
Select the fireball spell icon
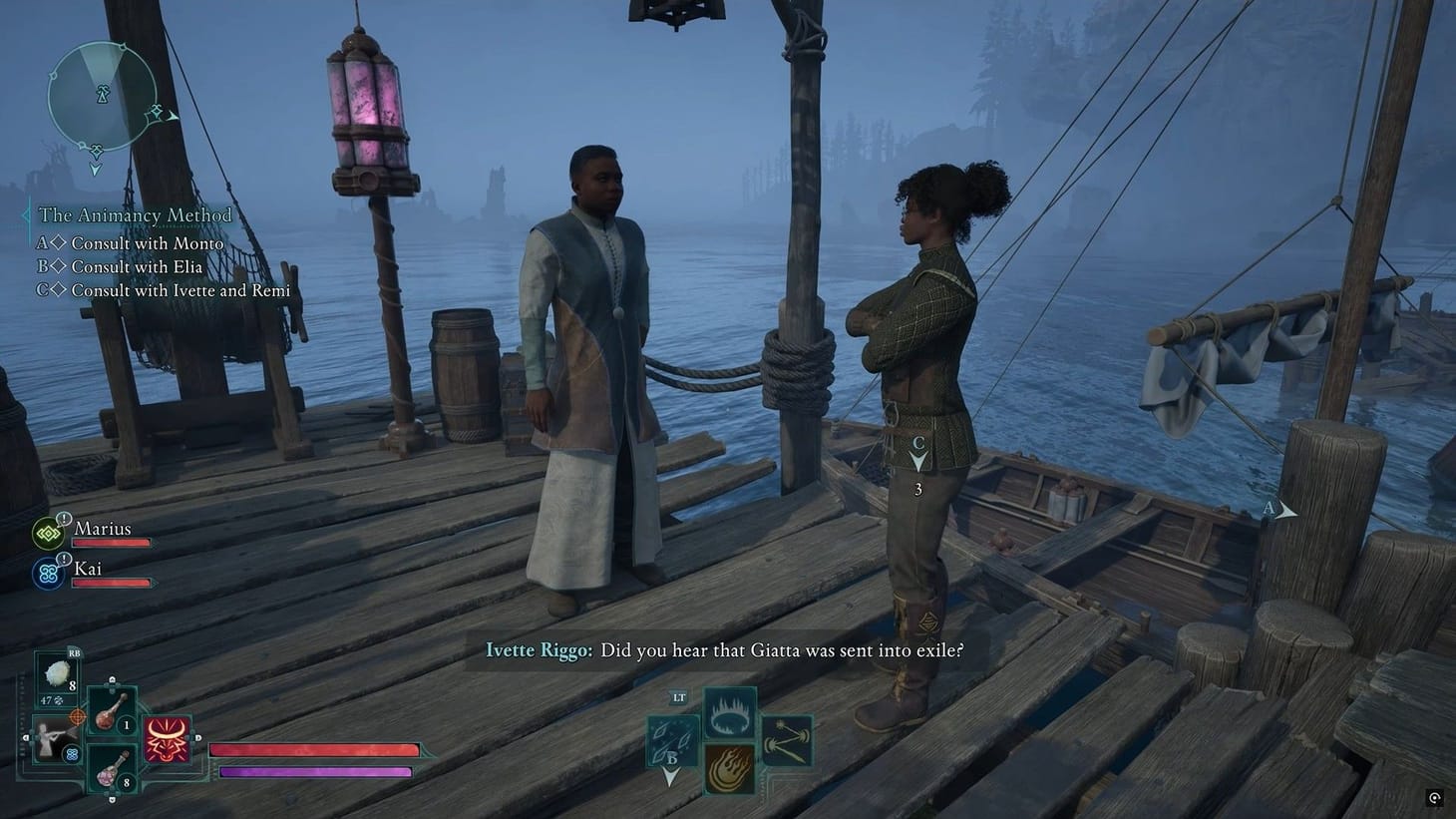click(x=730, y=767)
